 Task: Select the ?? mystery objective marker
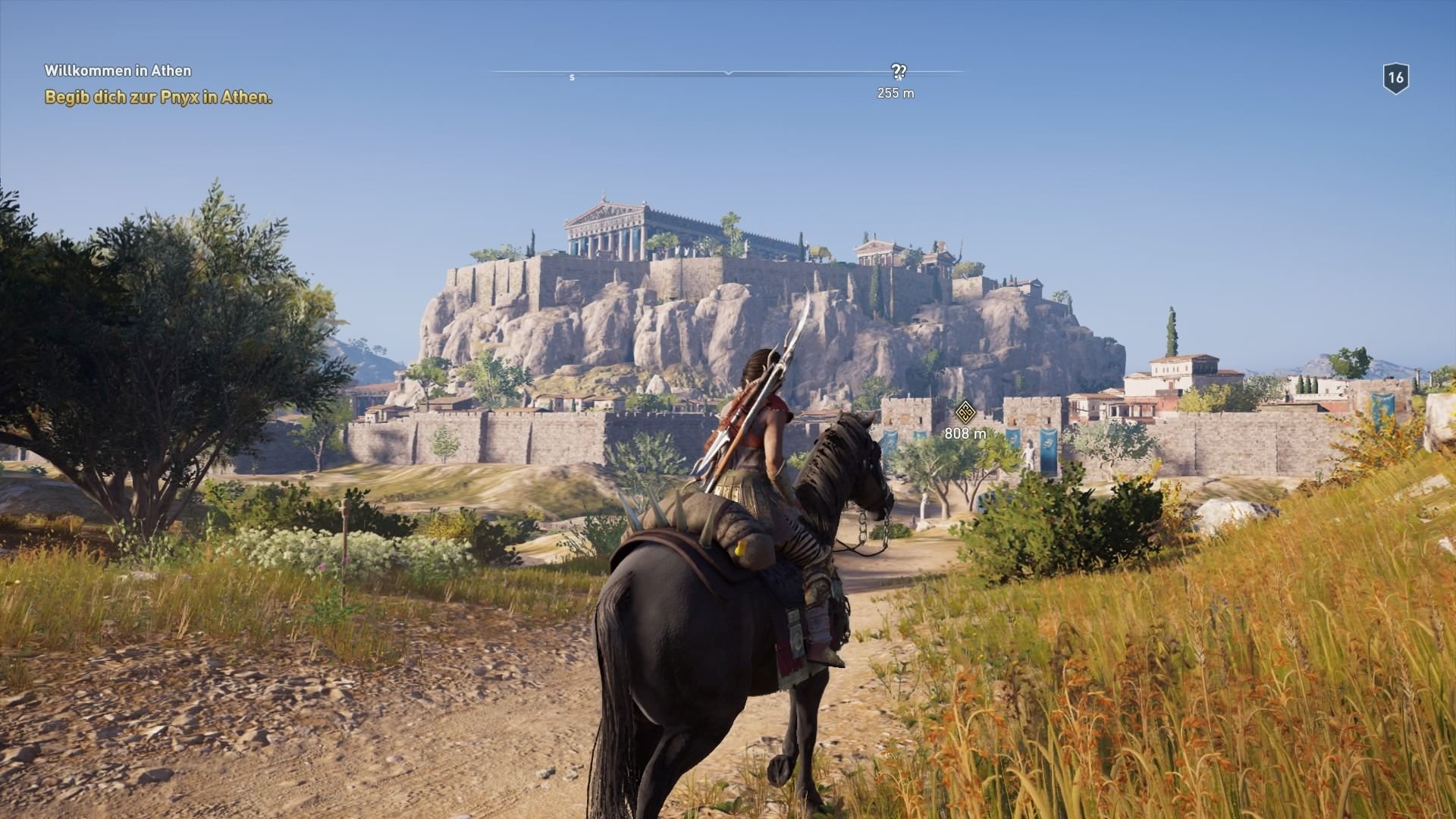click(x=899, y=72)
